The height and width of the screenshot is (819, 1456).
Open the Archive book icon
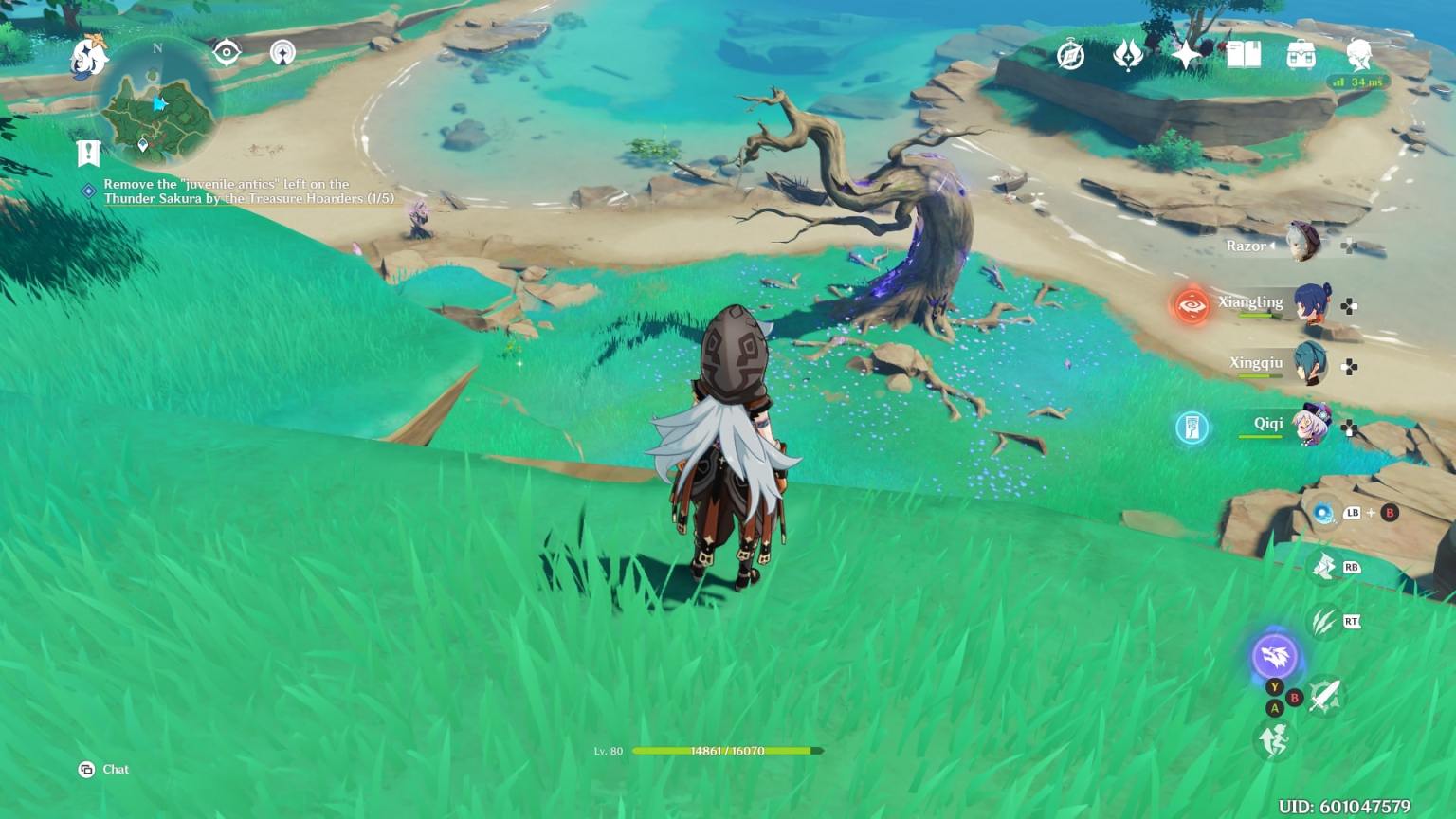click(1245, 55)
